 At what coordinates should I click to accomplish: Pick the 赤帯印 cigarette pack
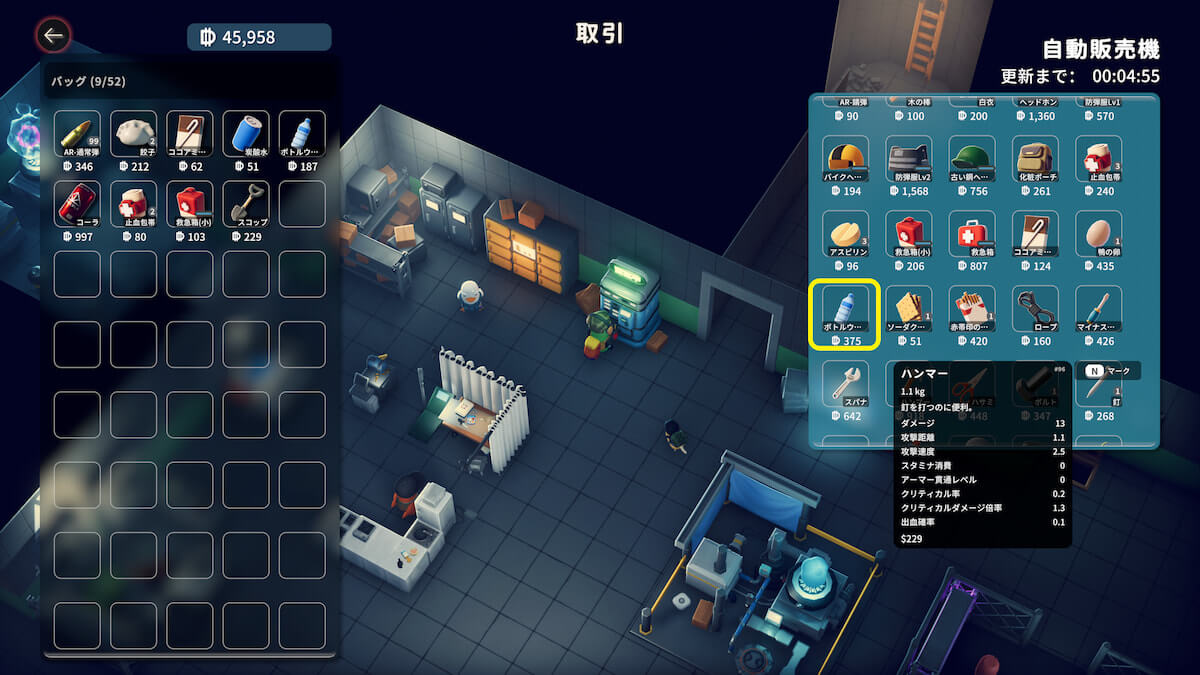click(x=971, y=309)
